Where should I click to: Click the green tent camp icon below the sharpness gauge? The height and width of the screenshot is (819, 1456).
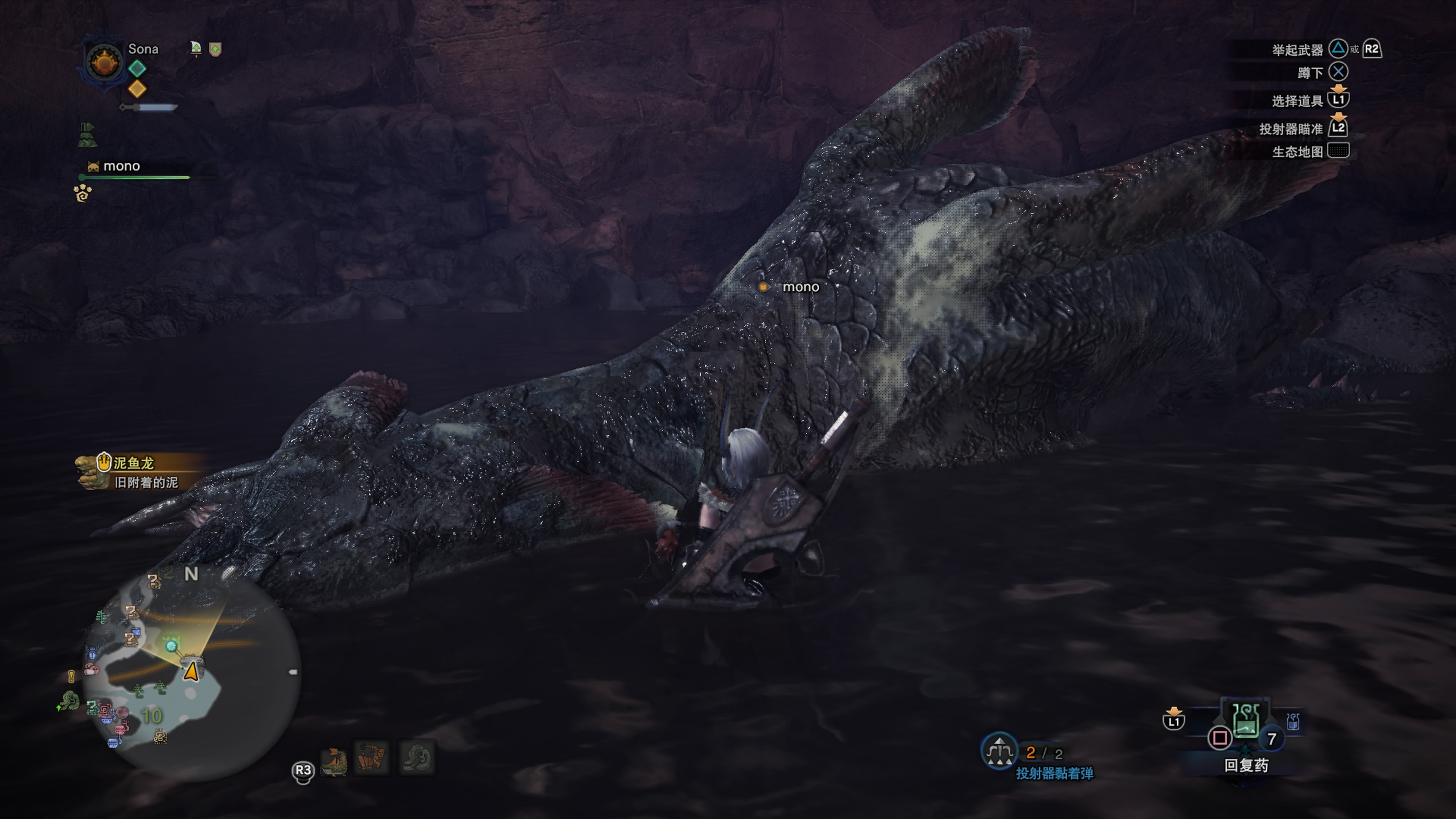point(87,135)
